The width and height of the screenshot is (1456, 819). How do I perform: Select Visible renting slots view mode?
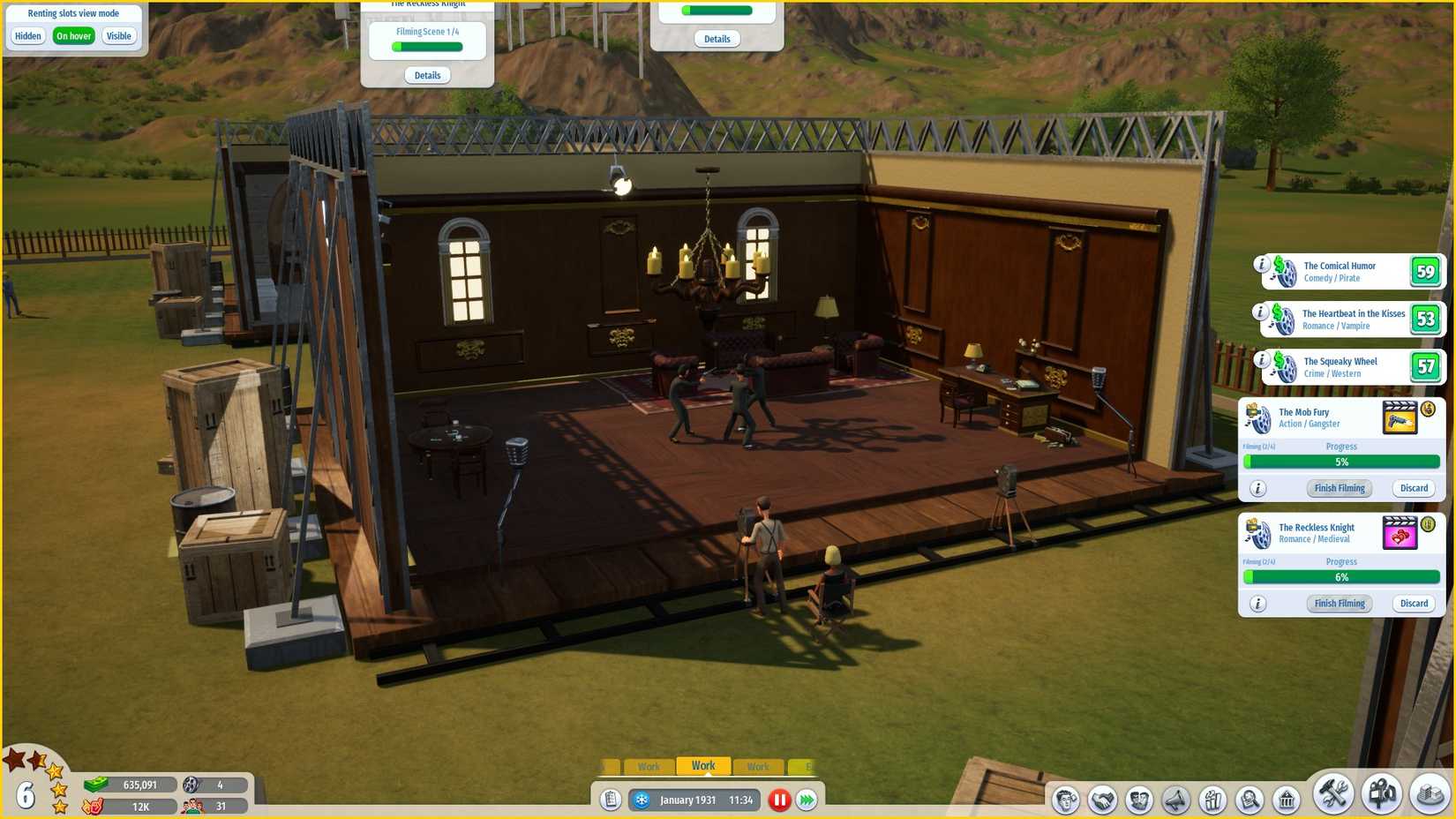coord(119,35)
